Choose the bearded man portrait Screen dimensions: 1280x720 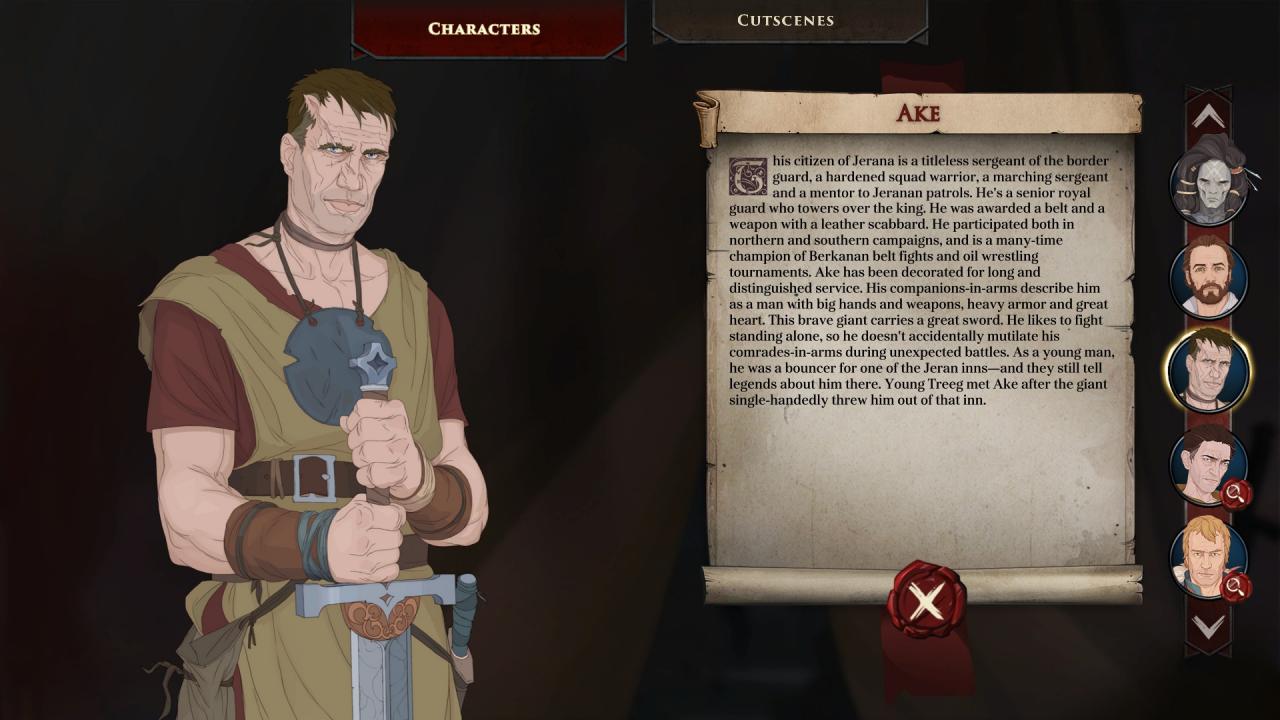pos(1208,277)
